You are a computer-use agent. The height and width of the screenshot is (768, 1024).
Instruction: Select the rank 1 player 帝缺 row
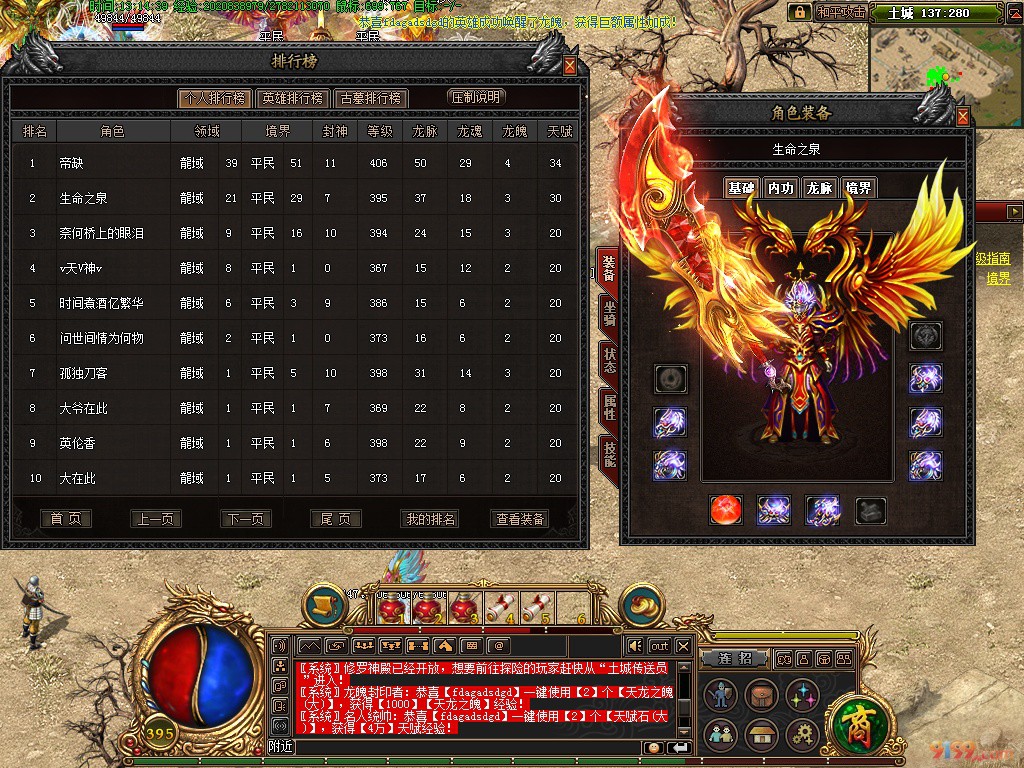[295, 163]
